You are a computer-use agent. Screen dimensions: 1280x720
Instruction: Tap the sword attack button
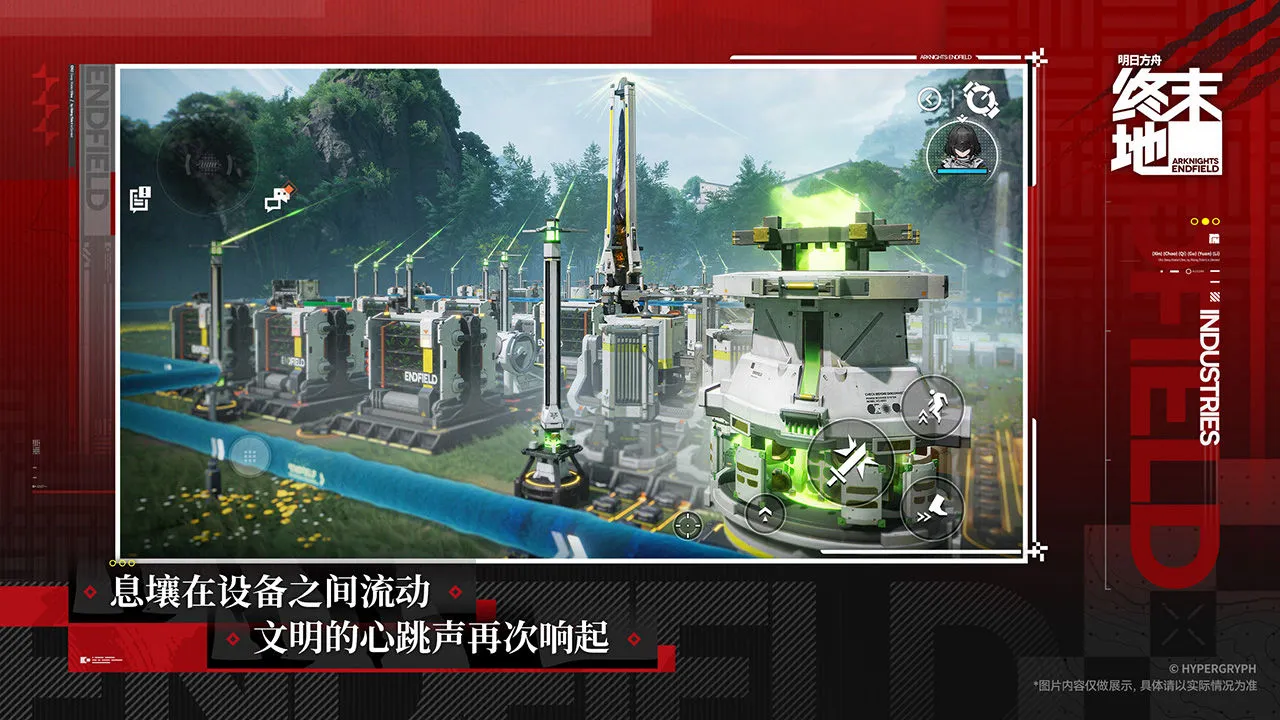tap(849, 462)
